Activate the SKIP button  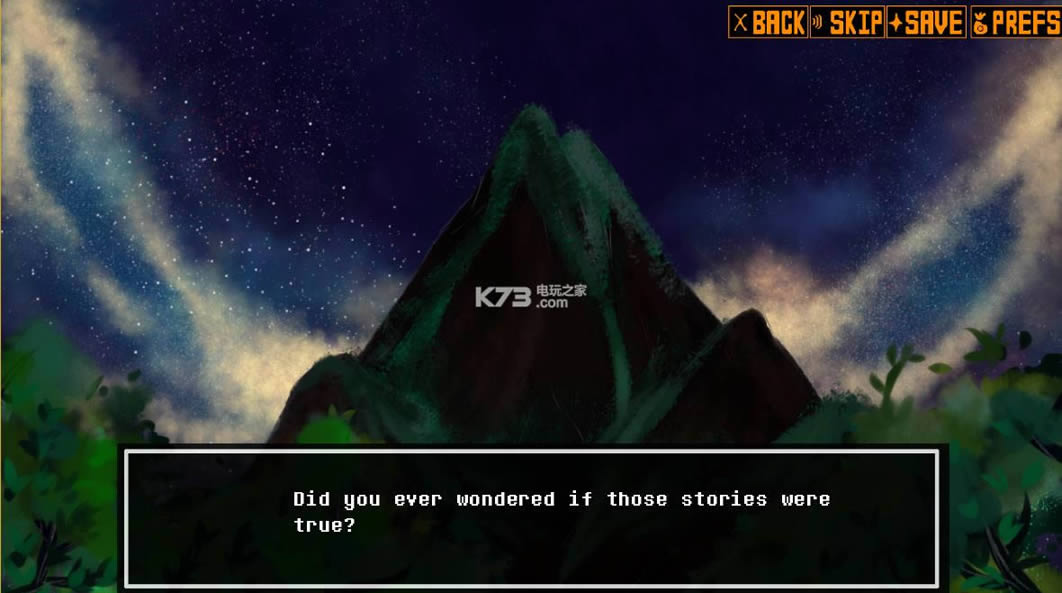pyautogui.click(x=847, y=22)
